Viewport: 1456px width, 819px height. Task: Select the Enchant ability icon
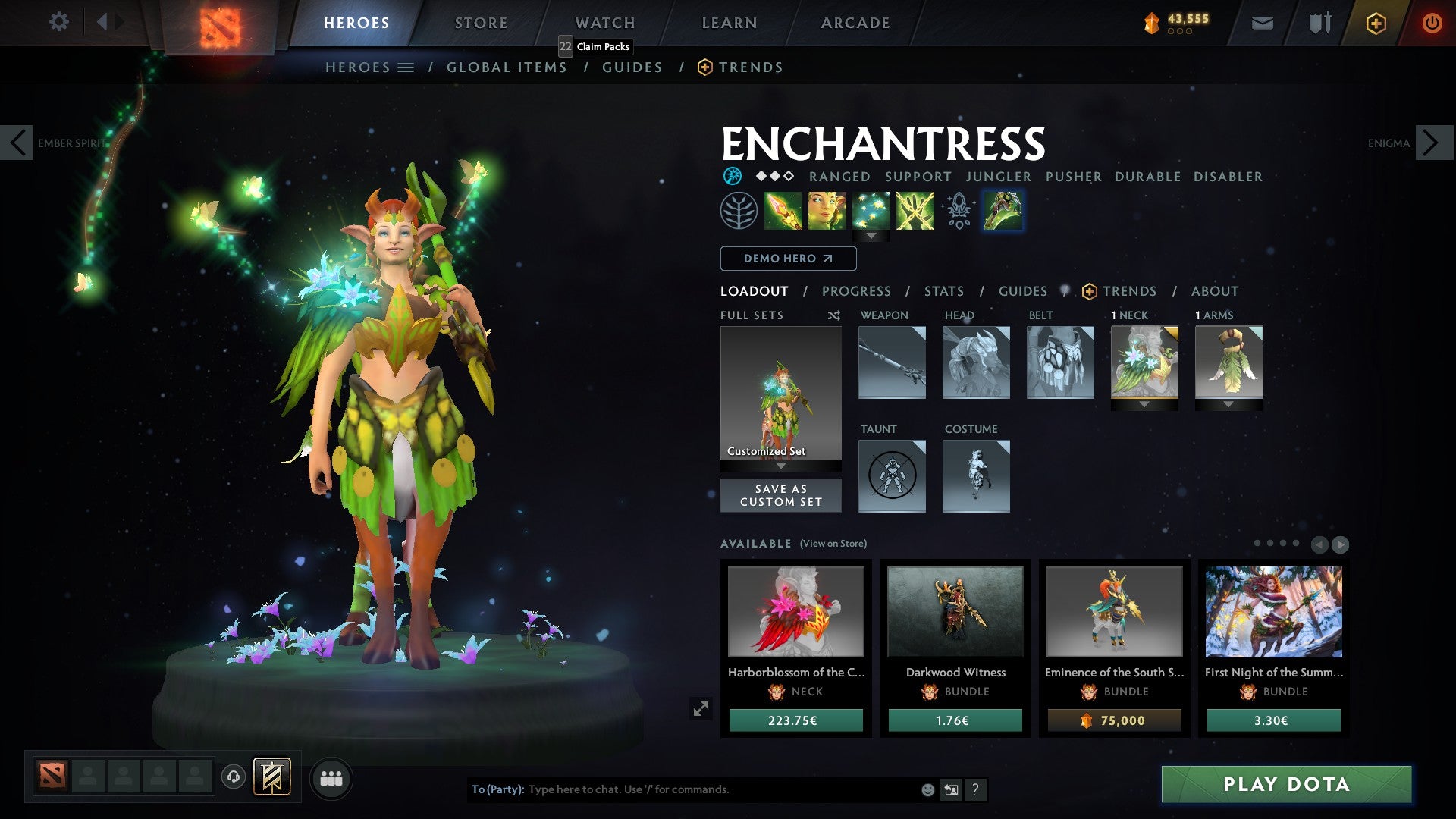coord(828,211)
